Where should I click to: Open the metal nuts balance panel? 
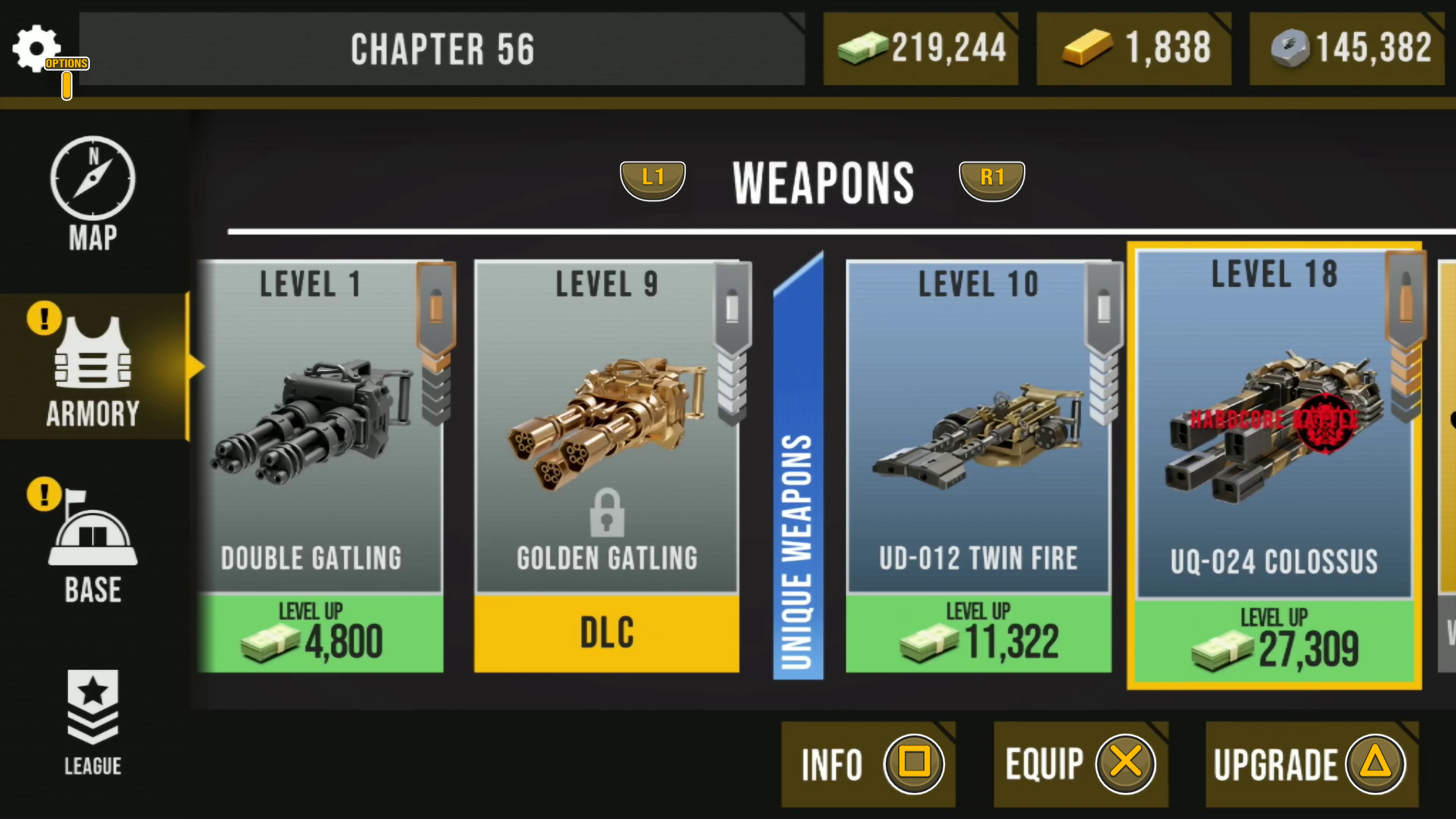click(x=1347, y=49)
